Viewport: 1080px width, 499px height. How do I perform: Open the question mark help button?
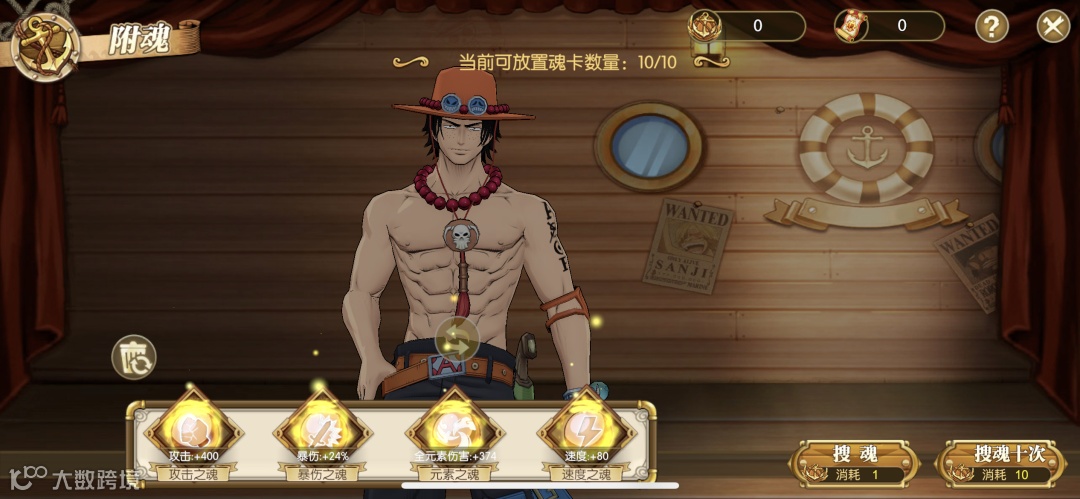pos(991,26)
